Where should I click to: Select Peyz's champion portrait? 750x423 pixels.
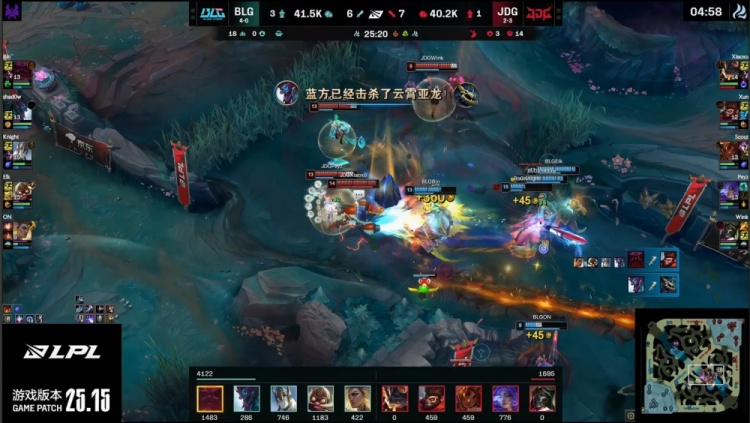pos(729,191)
